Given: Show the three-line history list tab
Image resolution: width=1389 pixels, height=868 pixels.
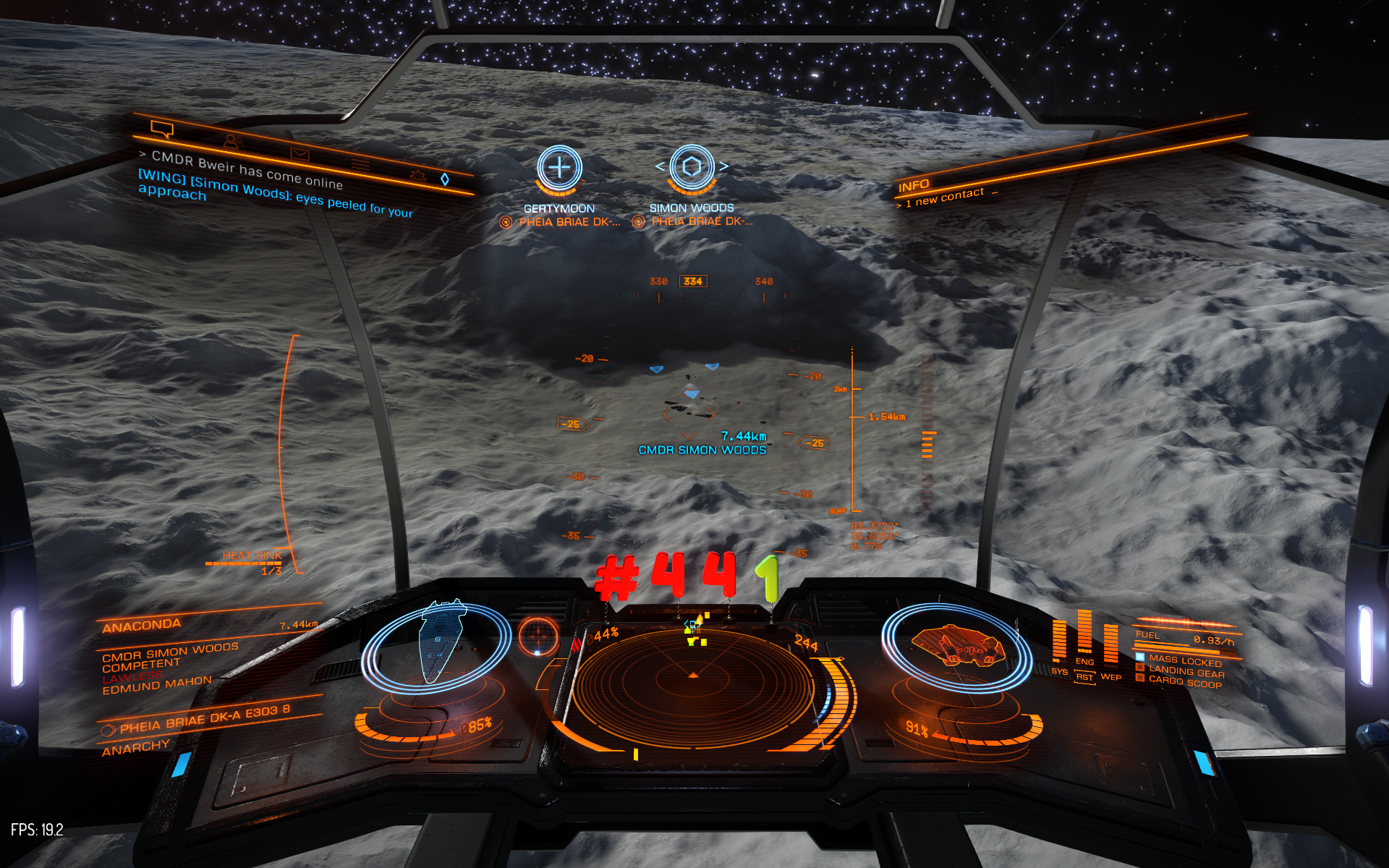Looking at the screenshot, I should 361,165.
